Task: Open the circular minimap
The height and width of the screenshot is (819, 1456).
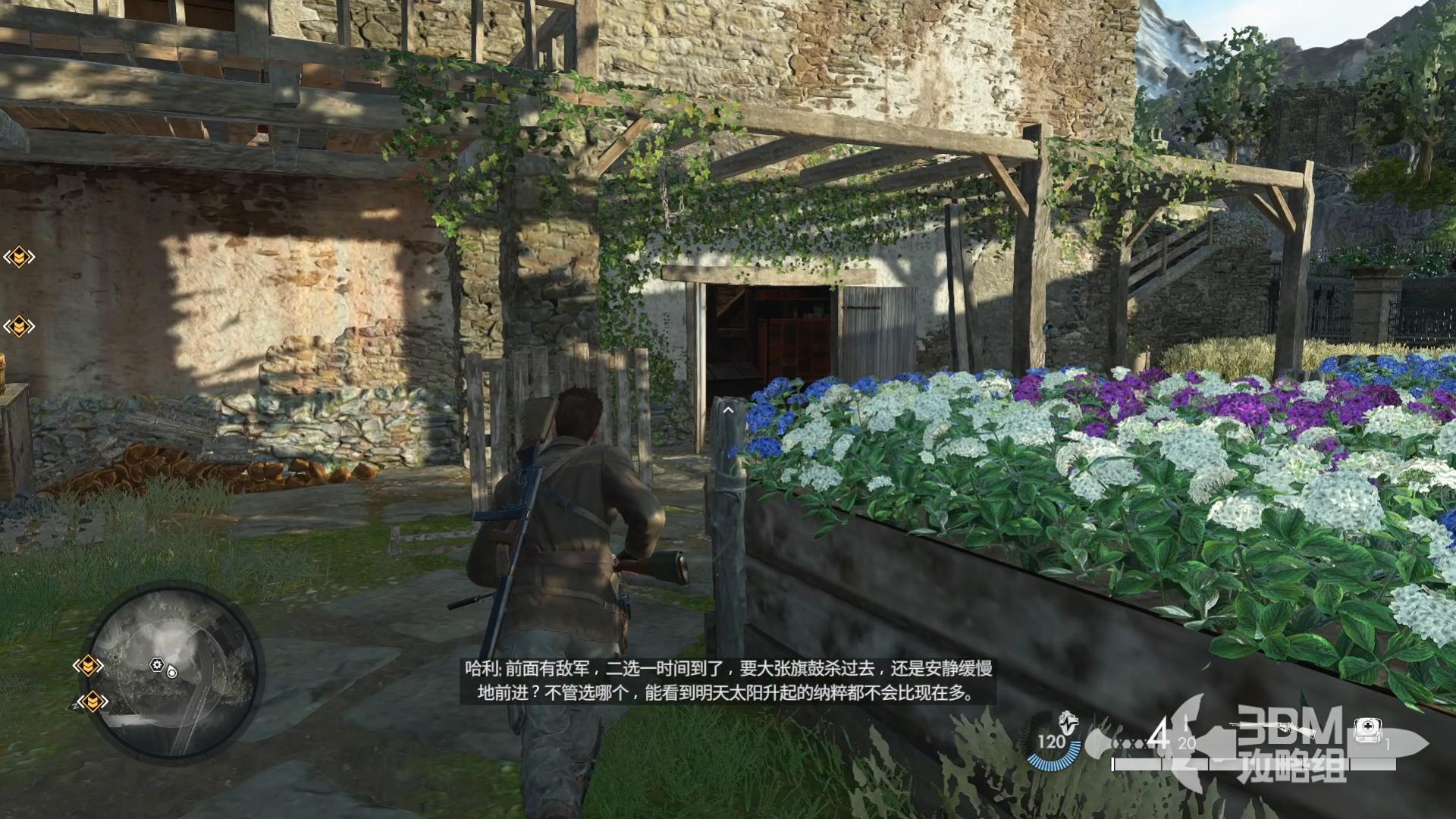Action: pyautogui.click(x=177, y=673)
